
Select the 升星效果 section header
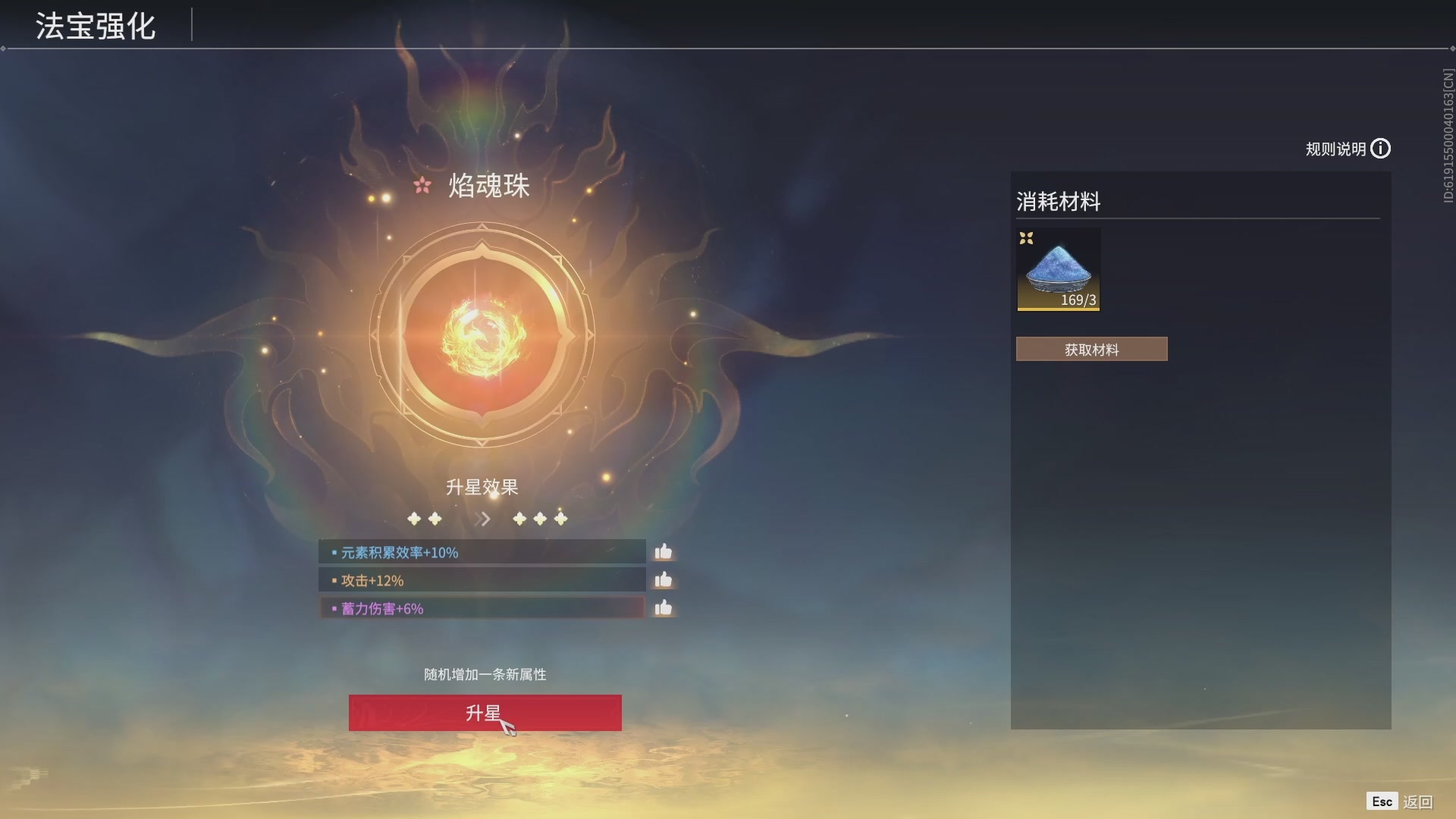coord(483,488)
